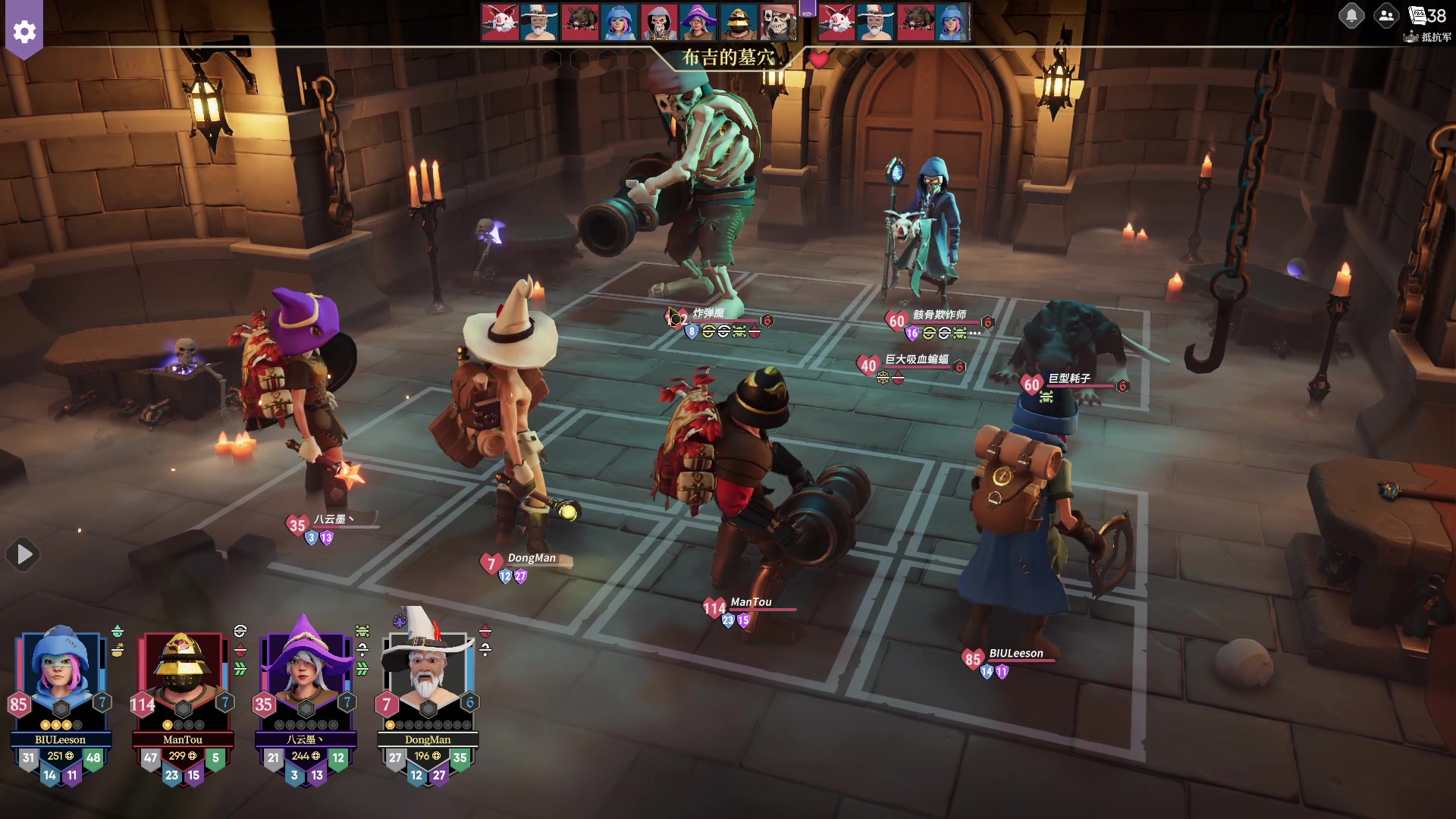Click the paw print icon on DongMan's card
Screen dimensions: 1456x819
pyautogui.click(x=400, y=622)
